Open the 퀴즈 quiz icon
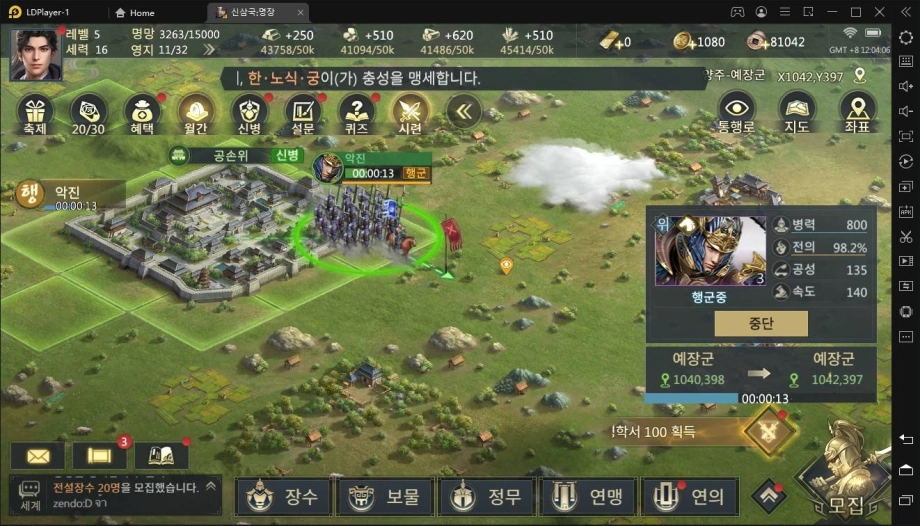Image resolution: width=920 pixels, height=526 pixels. (x=356, y=113)
